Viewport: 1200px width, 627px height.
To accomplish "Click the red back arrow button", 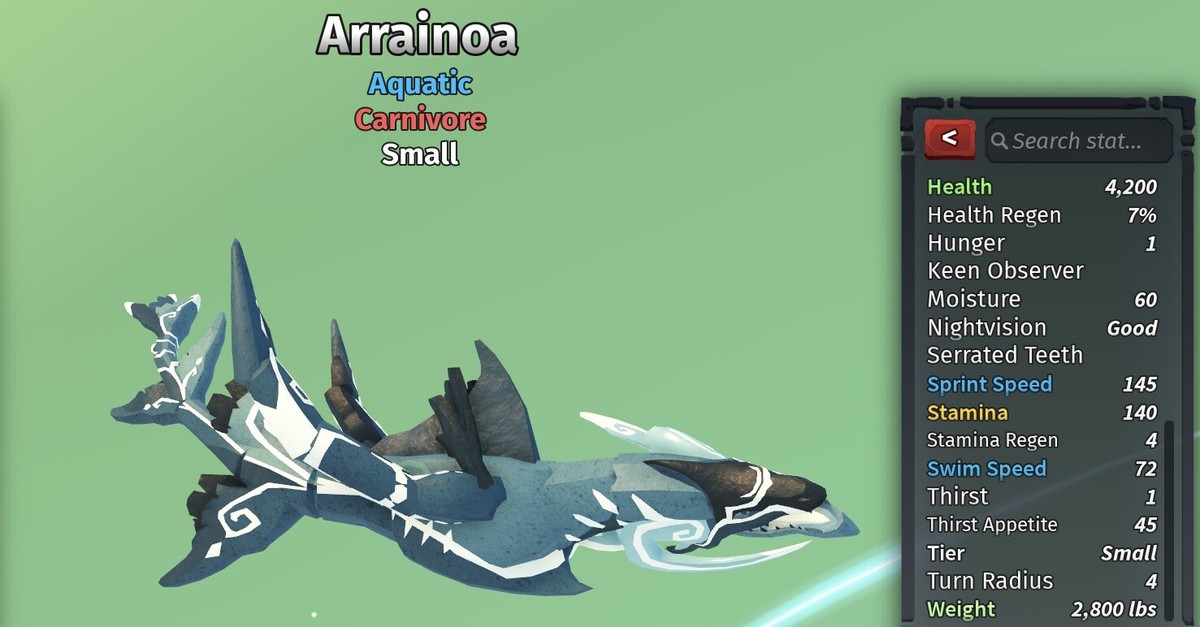I will click(x=949, y=139).
